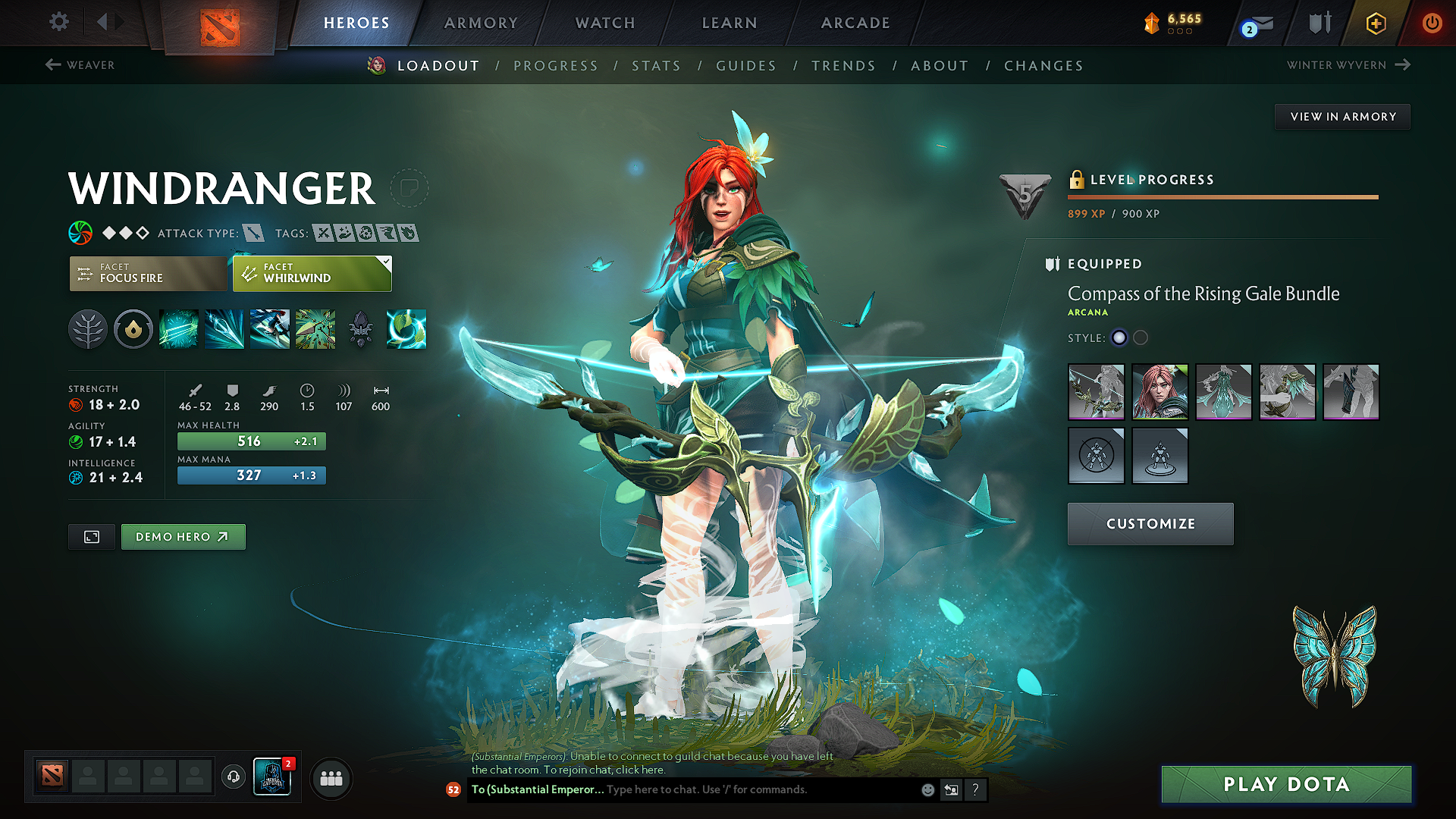
Task: Show the hero Stats section
Action: coord(656,66)
